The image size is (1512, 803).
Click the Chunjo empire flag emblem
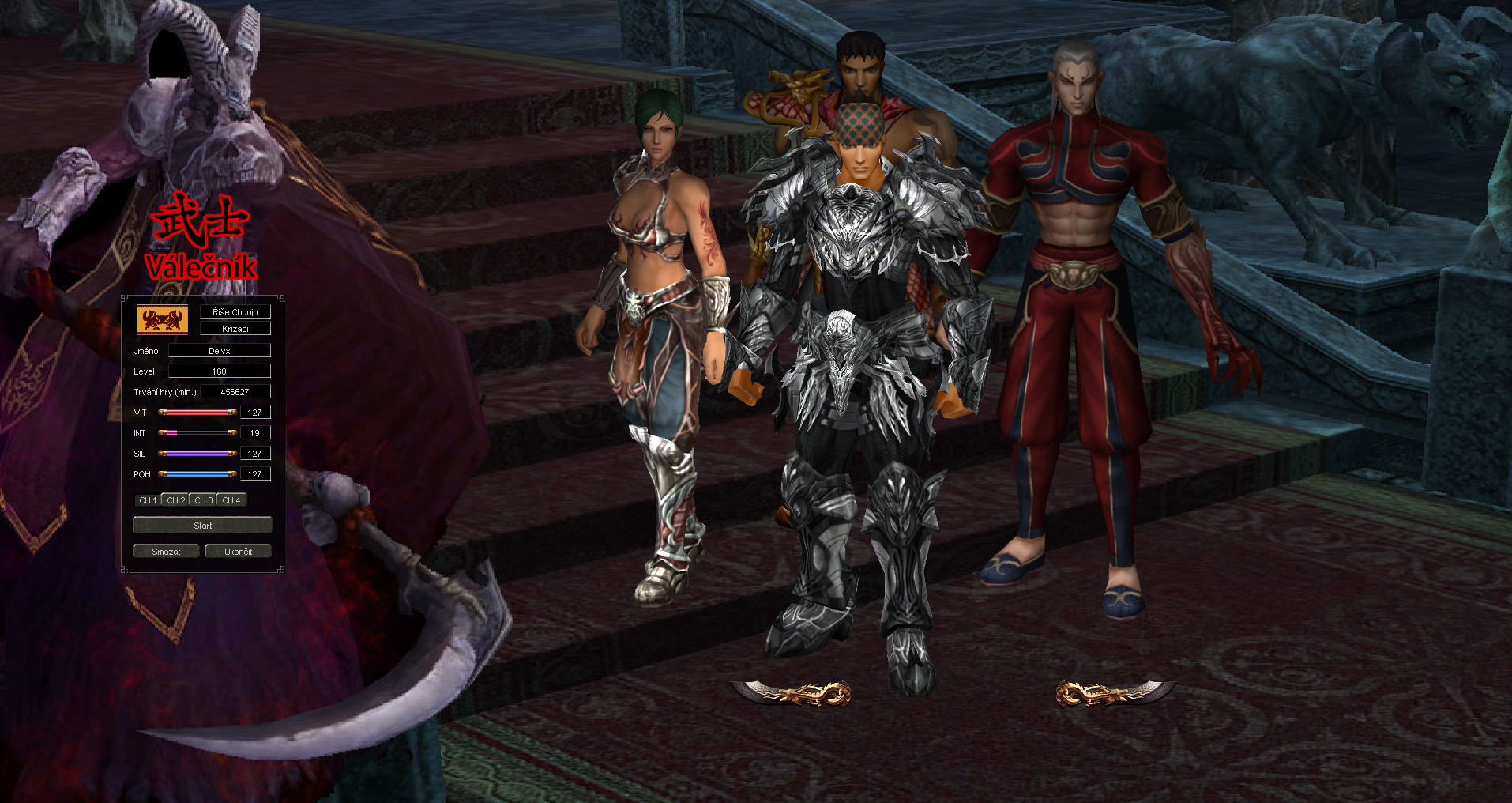click(x=163, y=320)
